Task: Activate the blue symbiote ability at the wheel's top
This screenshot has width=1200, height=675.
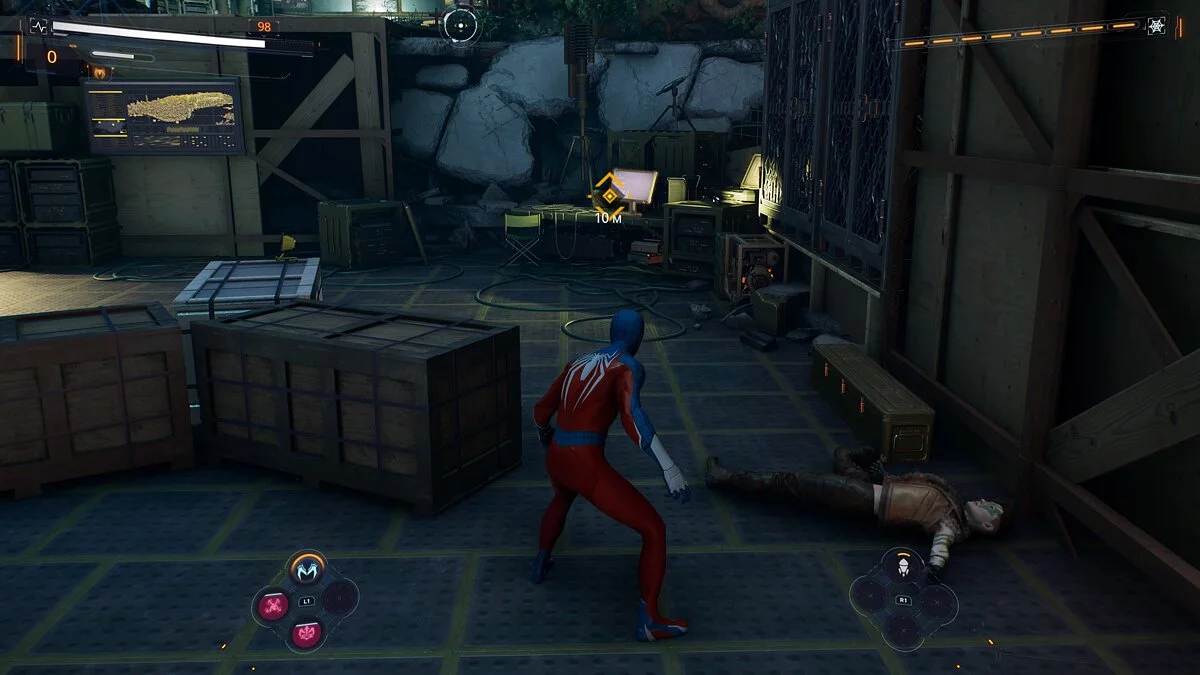Action: tap(306, 570)
